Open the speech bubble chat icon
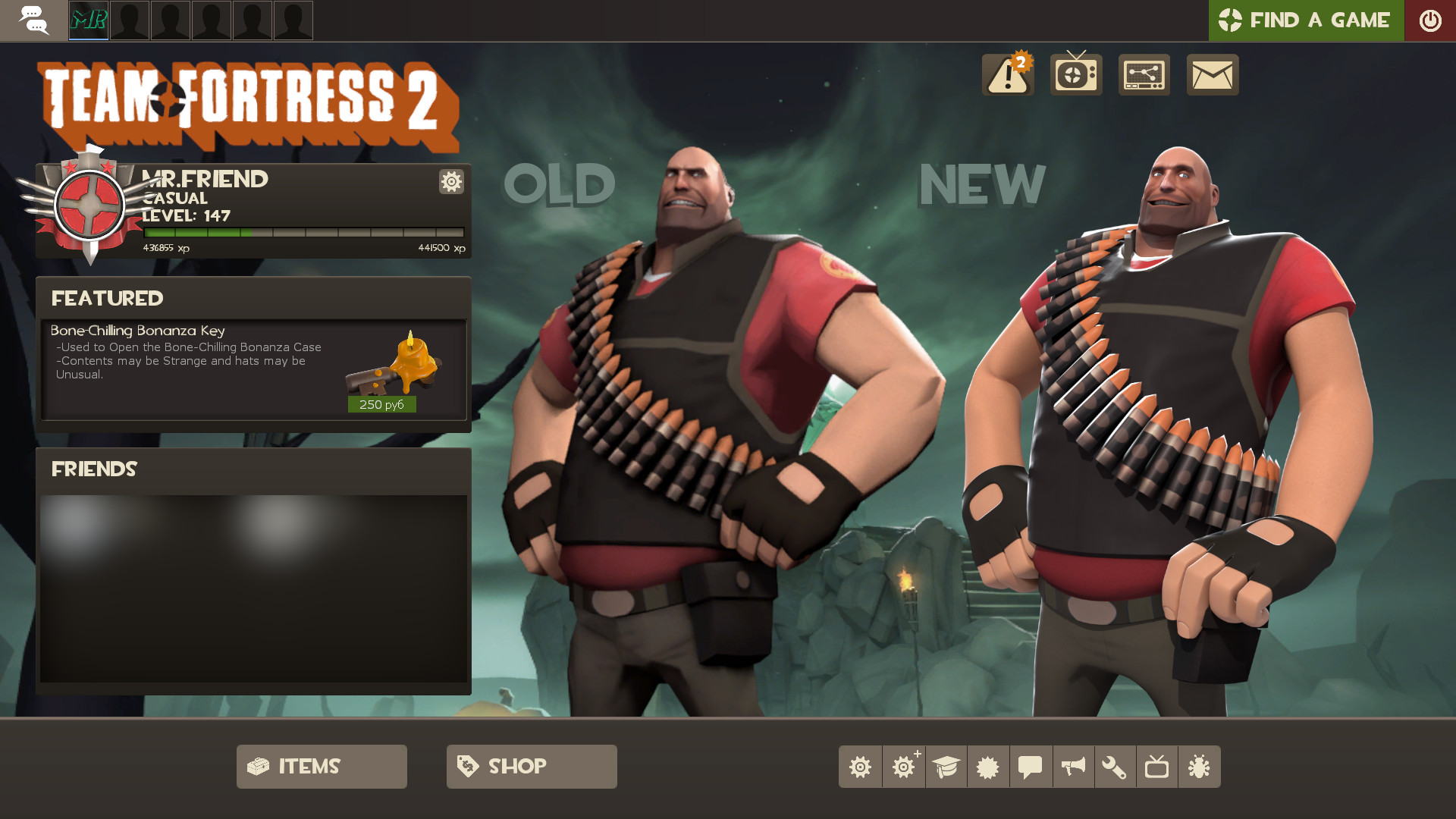This screenshot has width=1456, height=819. [1031, 766]
